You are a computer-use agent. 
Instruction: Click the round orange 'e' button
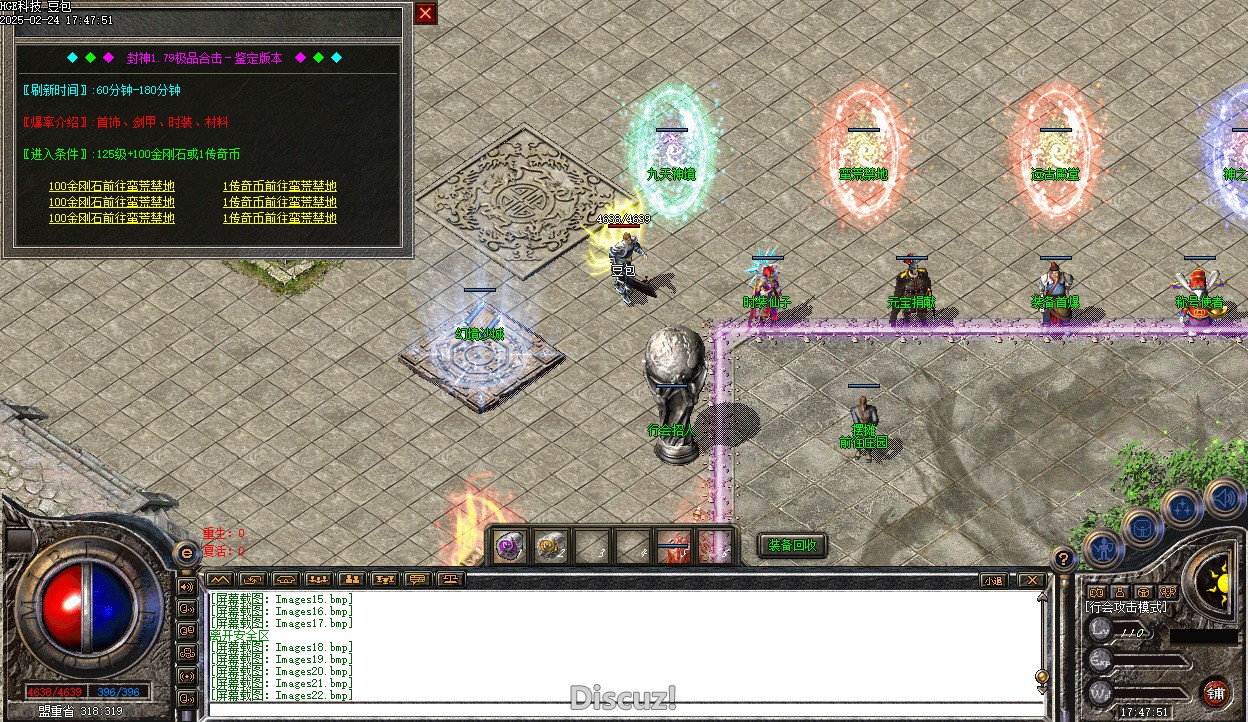pos(186,553)
